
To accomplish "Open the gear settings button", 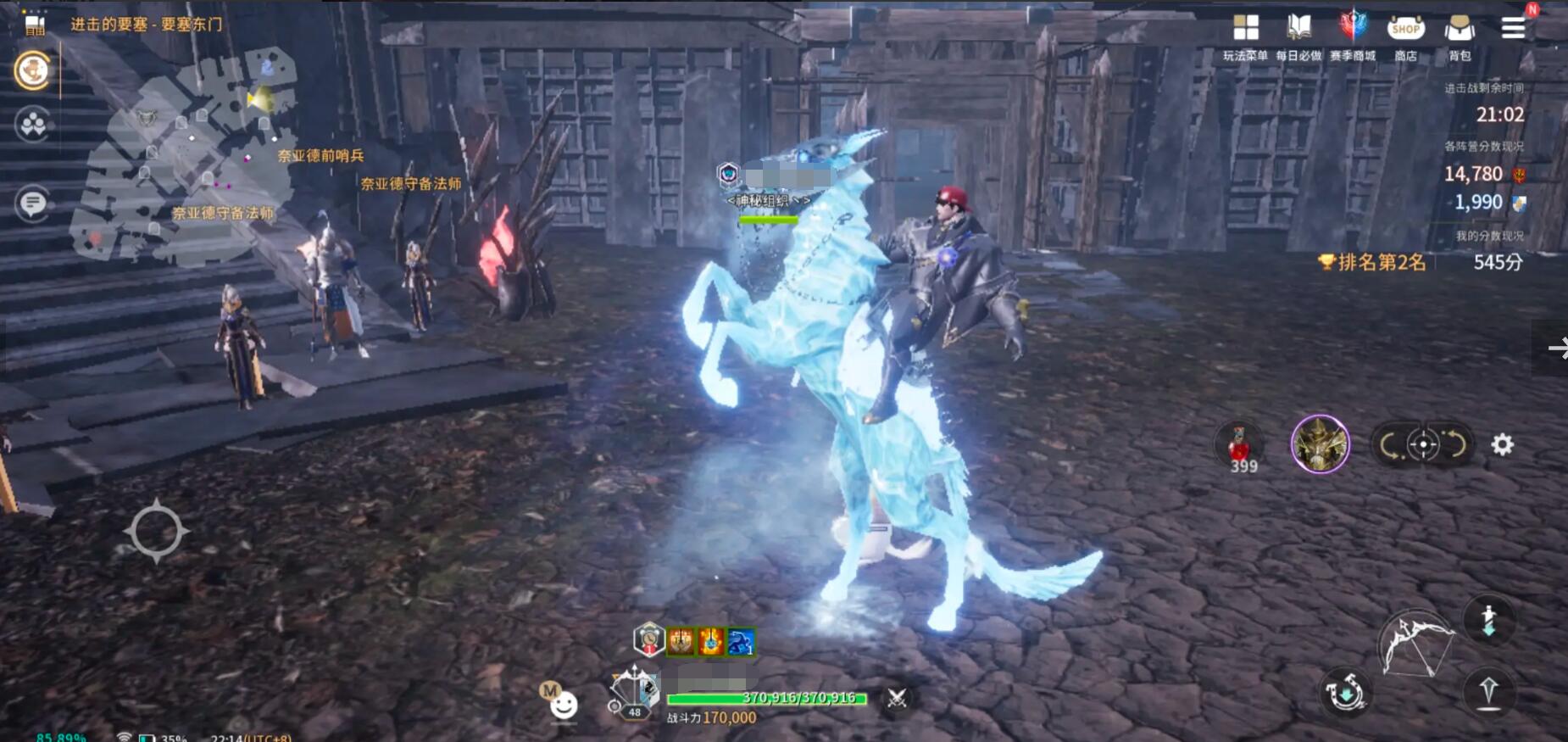I will point(1502,444).
